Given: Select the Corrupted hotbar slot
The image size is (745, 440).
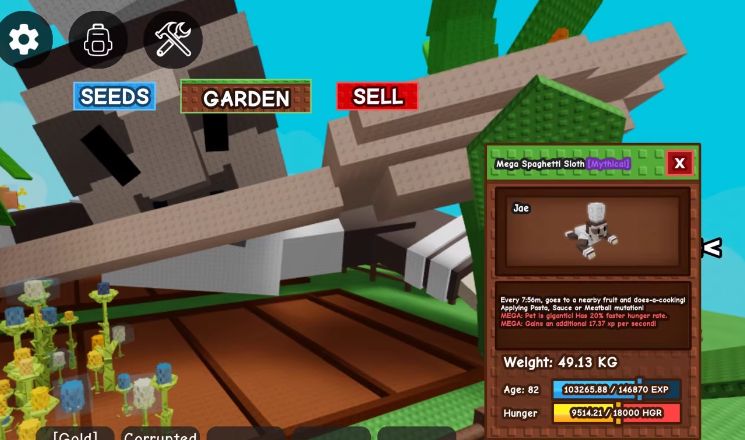Looking at the screenshot, I should [160, 435].
